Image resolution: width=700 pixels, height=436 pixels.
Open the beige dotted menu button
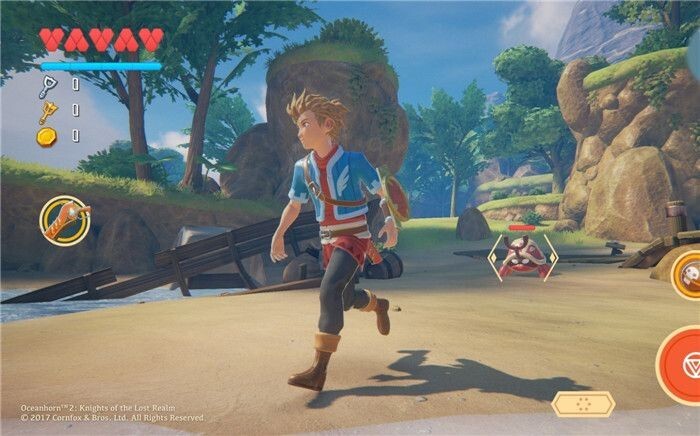click(x=582, y=404)
